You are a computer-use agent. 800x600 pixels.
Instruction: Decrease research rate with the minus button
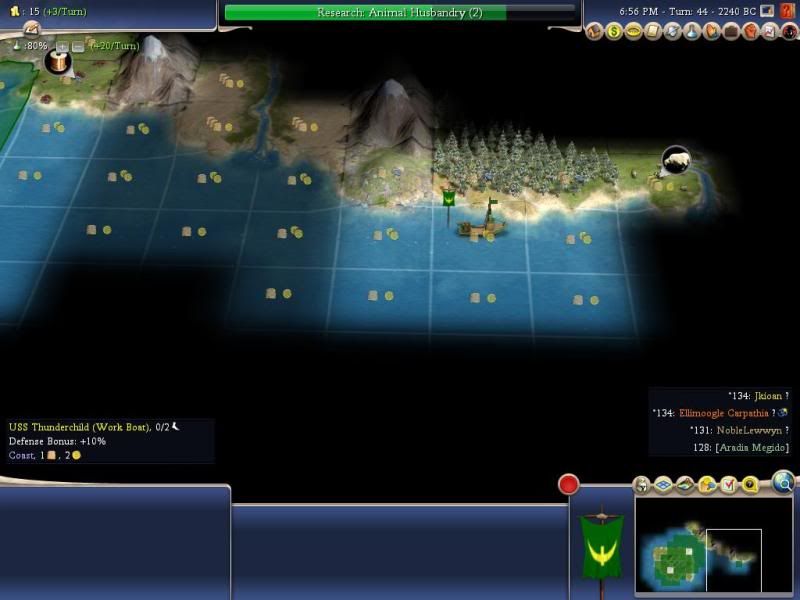78,46
